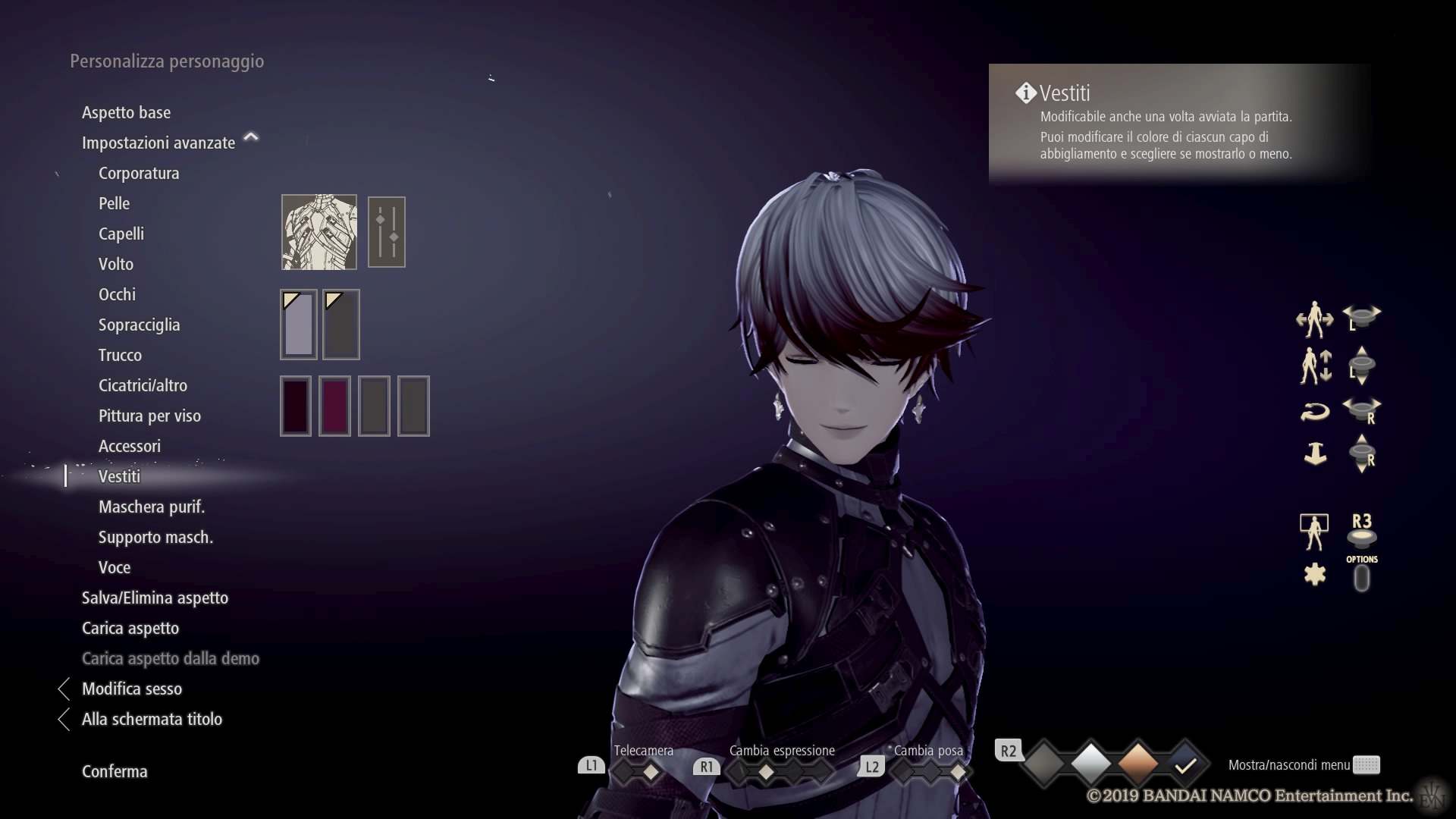The height and width of the screenshot is (819, 1456).
Task: Open the Volto settings
Action: point(116,264)
